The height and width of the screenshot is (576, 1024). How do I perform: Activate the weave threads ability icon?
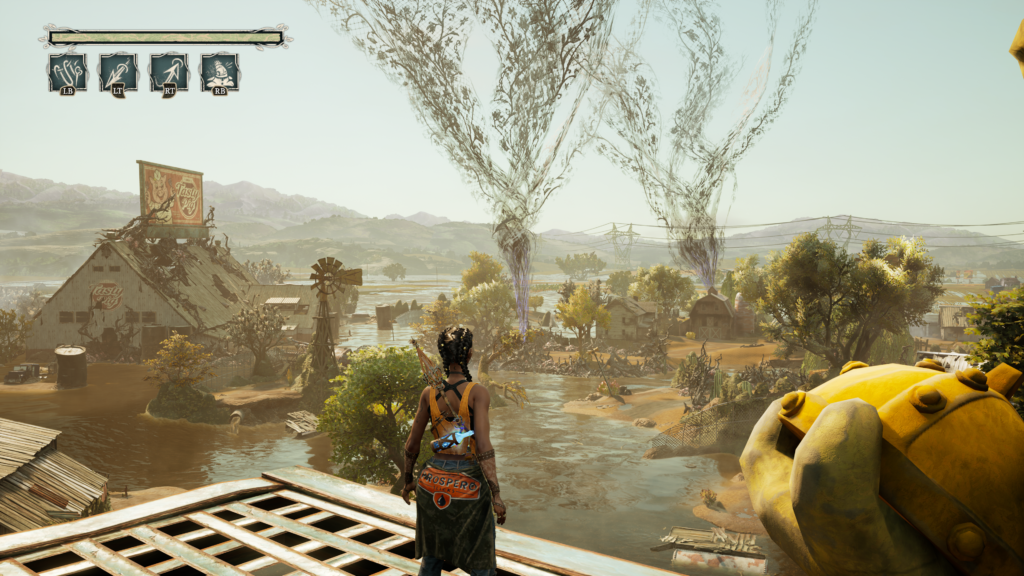click(x=67, y=73)
